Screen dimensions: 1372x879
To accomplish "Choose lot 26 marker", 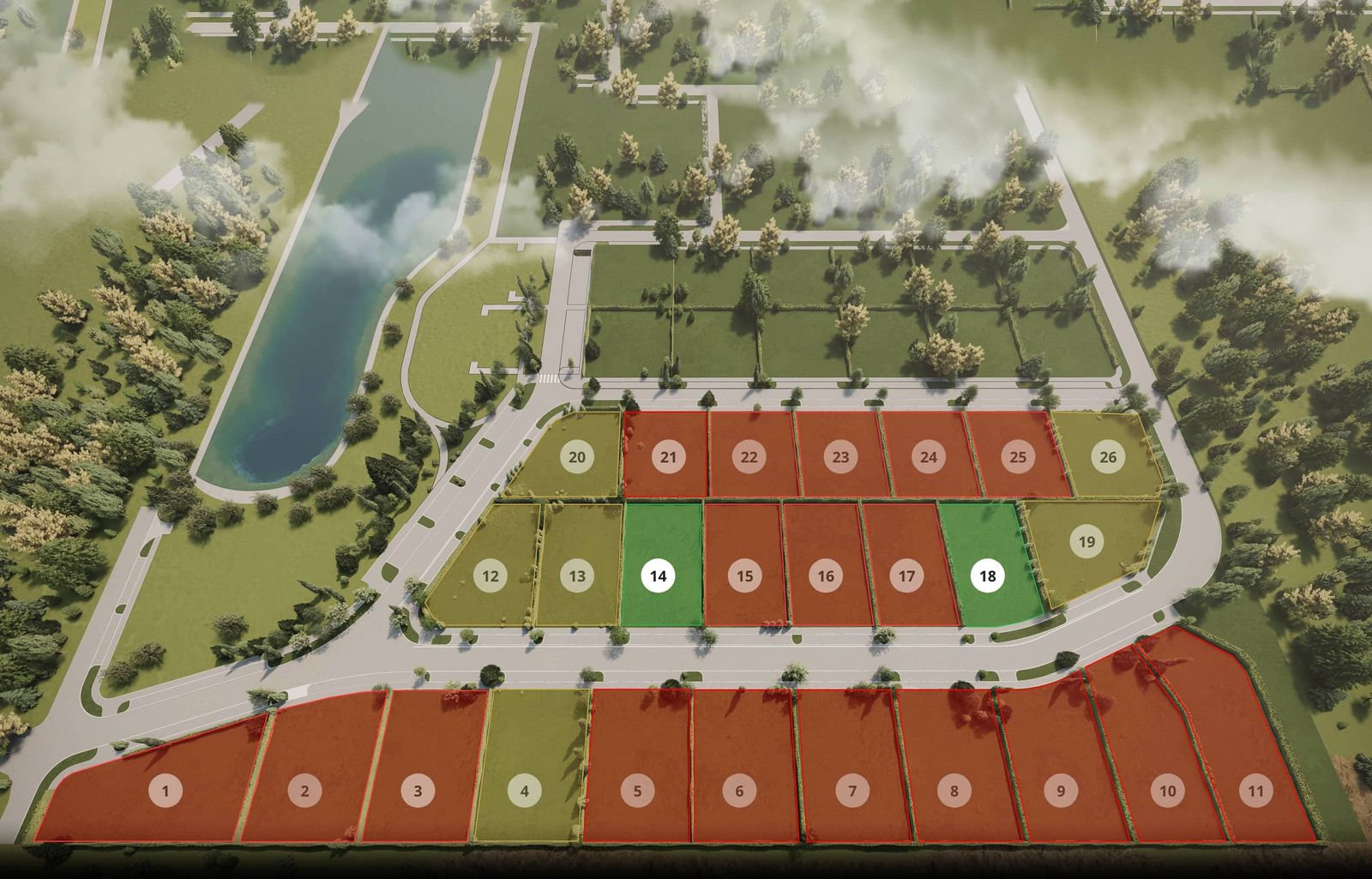I will 1108,457.
